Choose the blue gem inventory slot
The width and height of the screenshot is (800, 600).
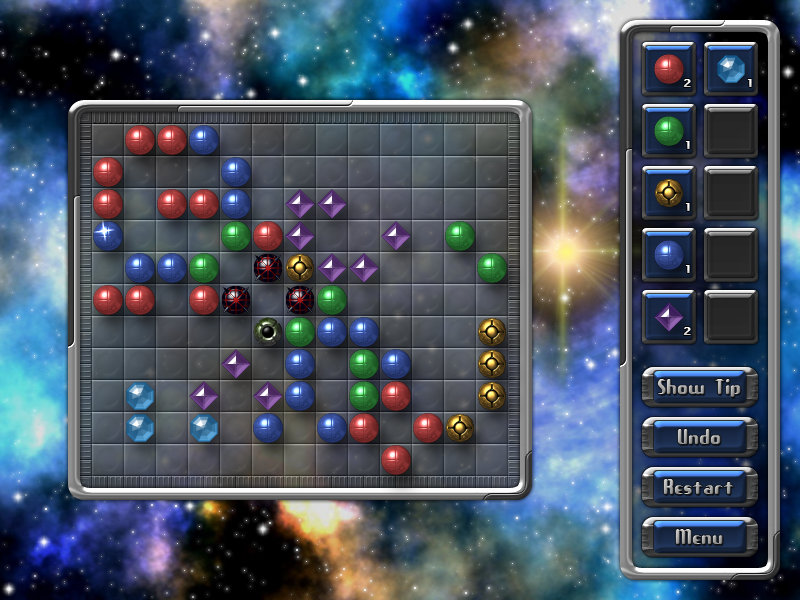tap(730, 69)
